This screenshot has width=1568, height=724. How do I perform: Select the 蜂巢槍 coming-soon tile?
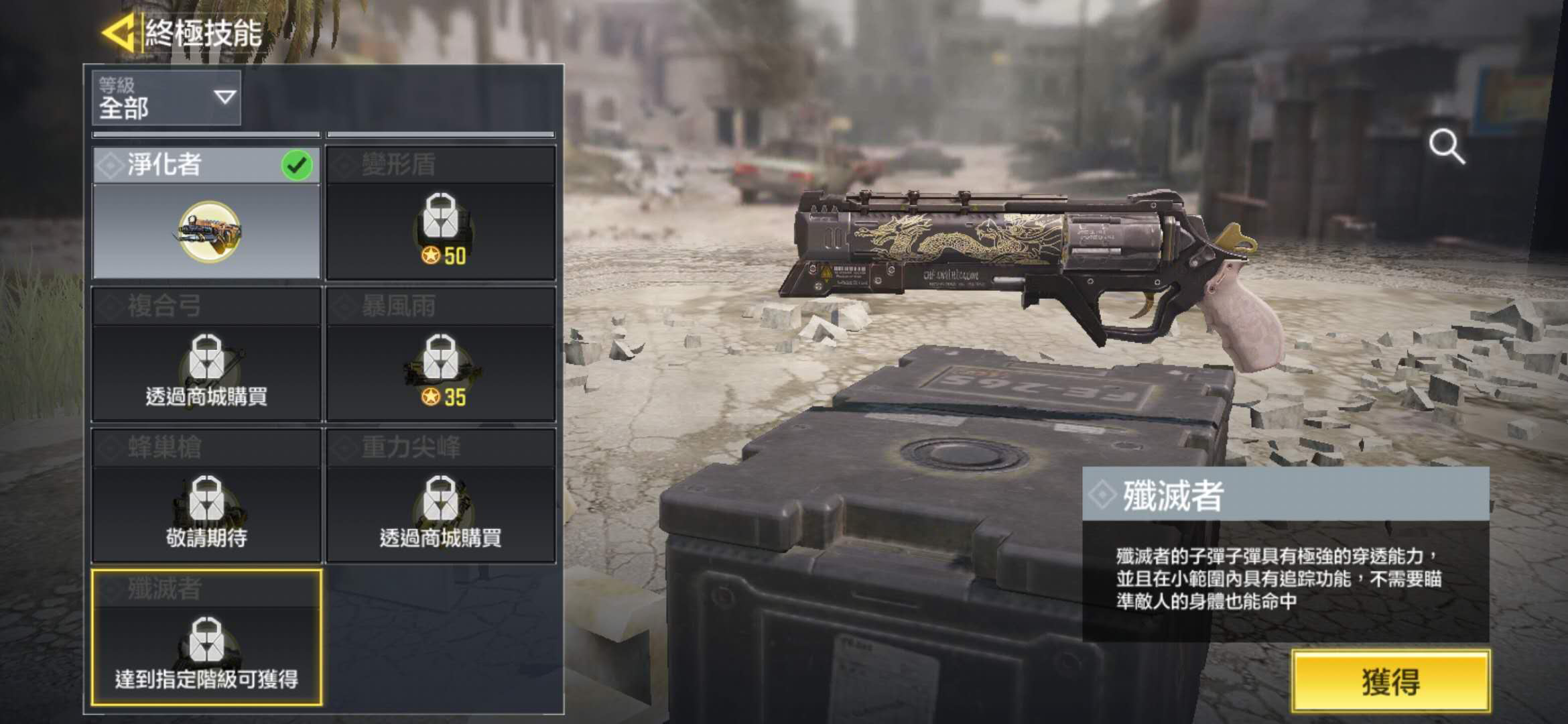(206, 495)
